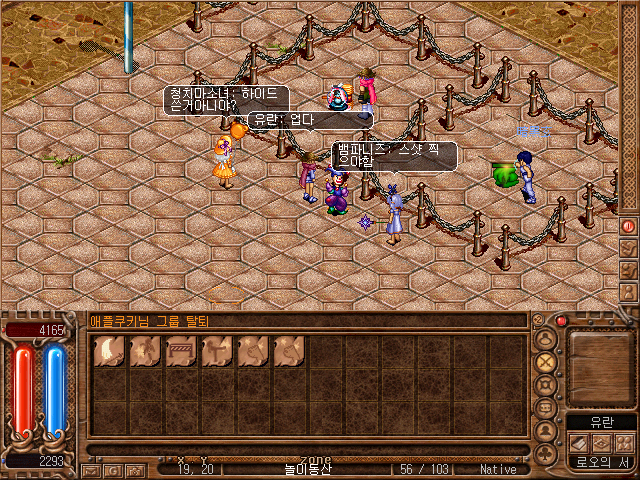Open the book icon beneath the portrait
The width and height of the screenshot is (640, 480).
point(579,442)
